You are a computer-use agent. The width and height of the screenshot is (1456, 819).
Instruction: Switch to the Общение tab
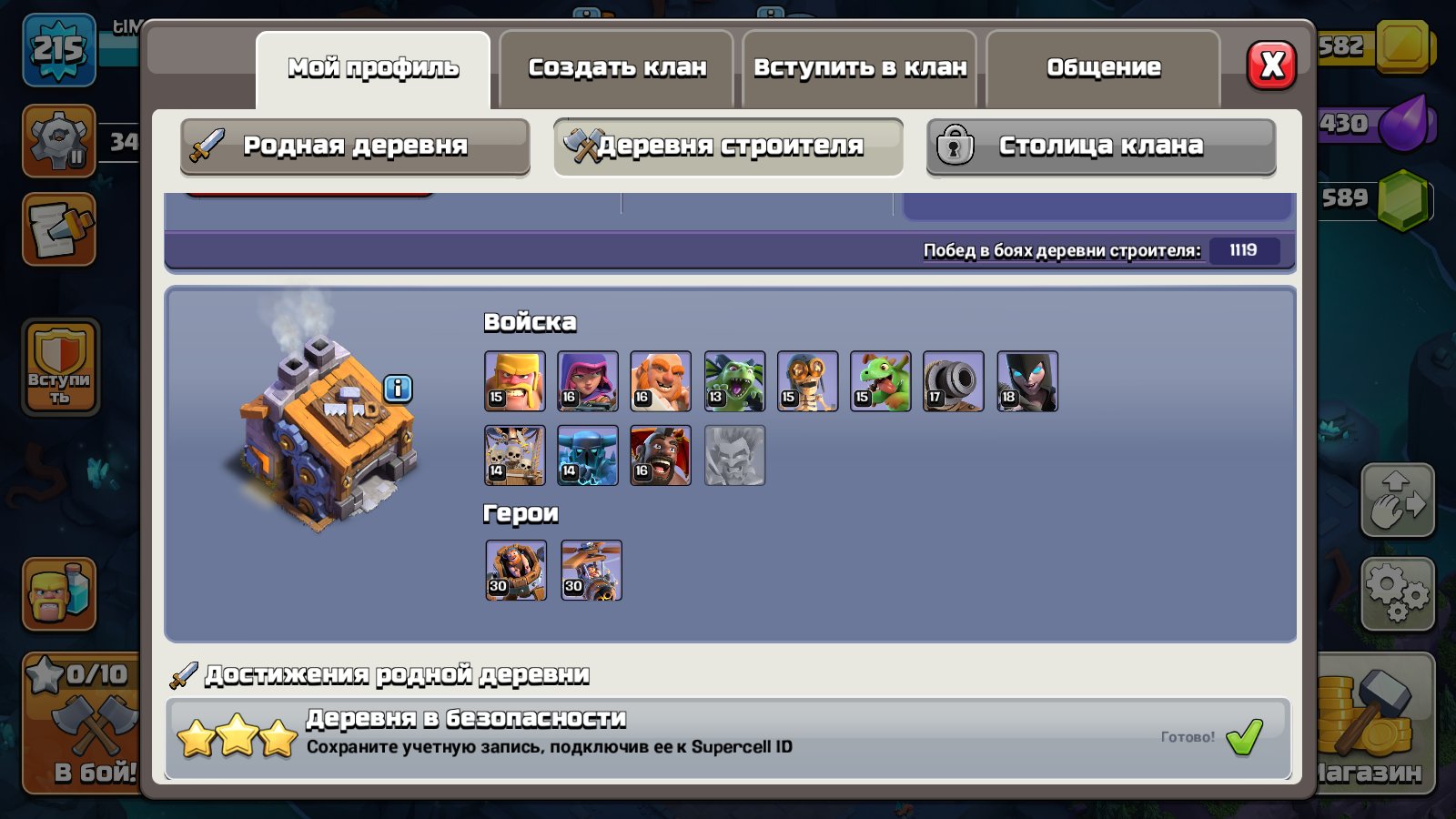click(x=1103, y=66)
